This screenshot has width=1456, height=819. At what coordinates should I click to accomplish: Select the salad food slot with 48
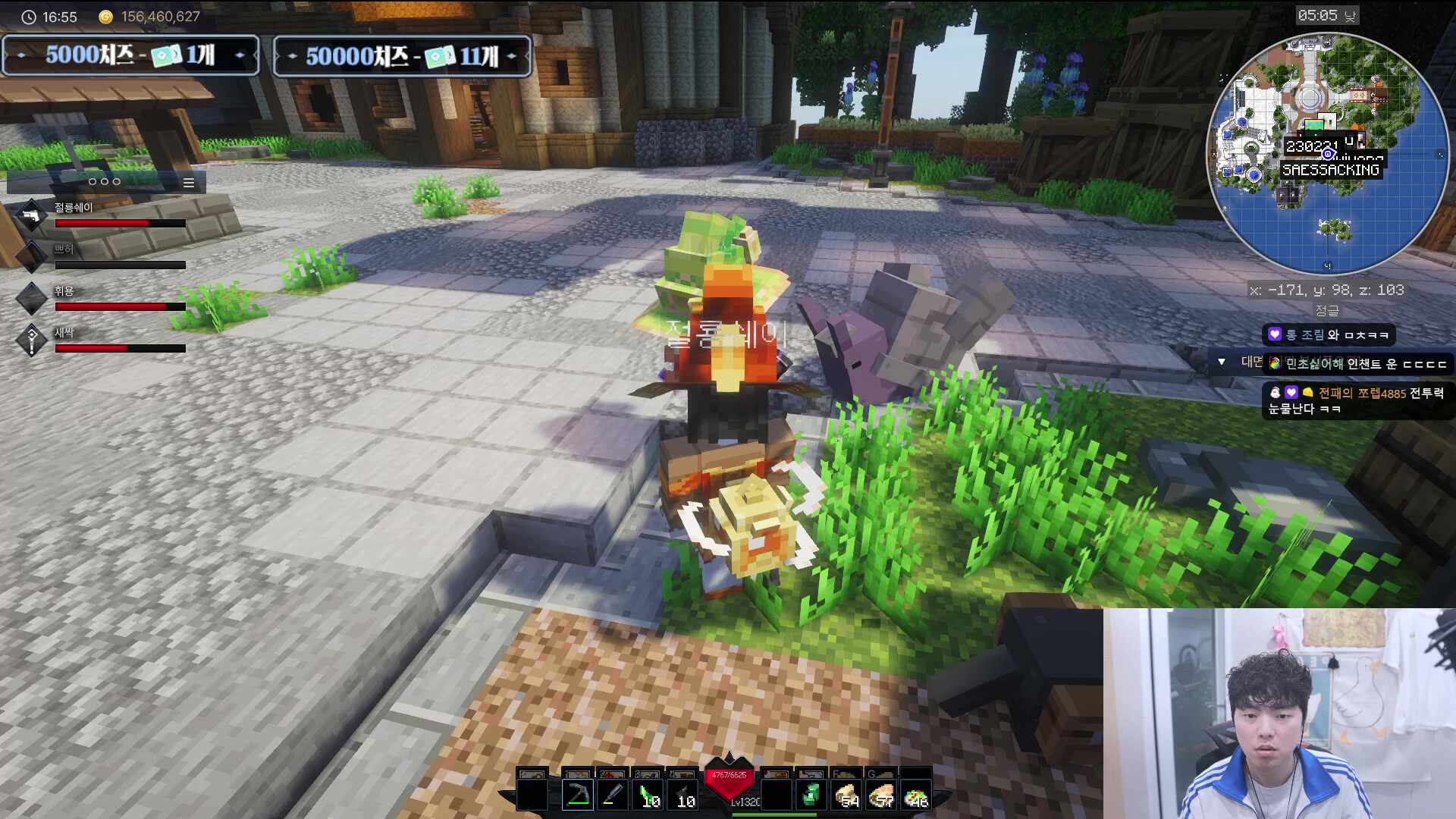click(916, 795)
